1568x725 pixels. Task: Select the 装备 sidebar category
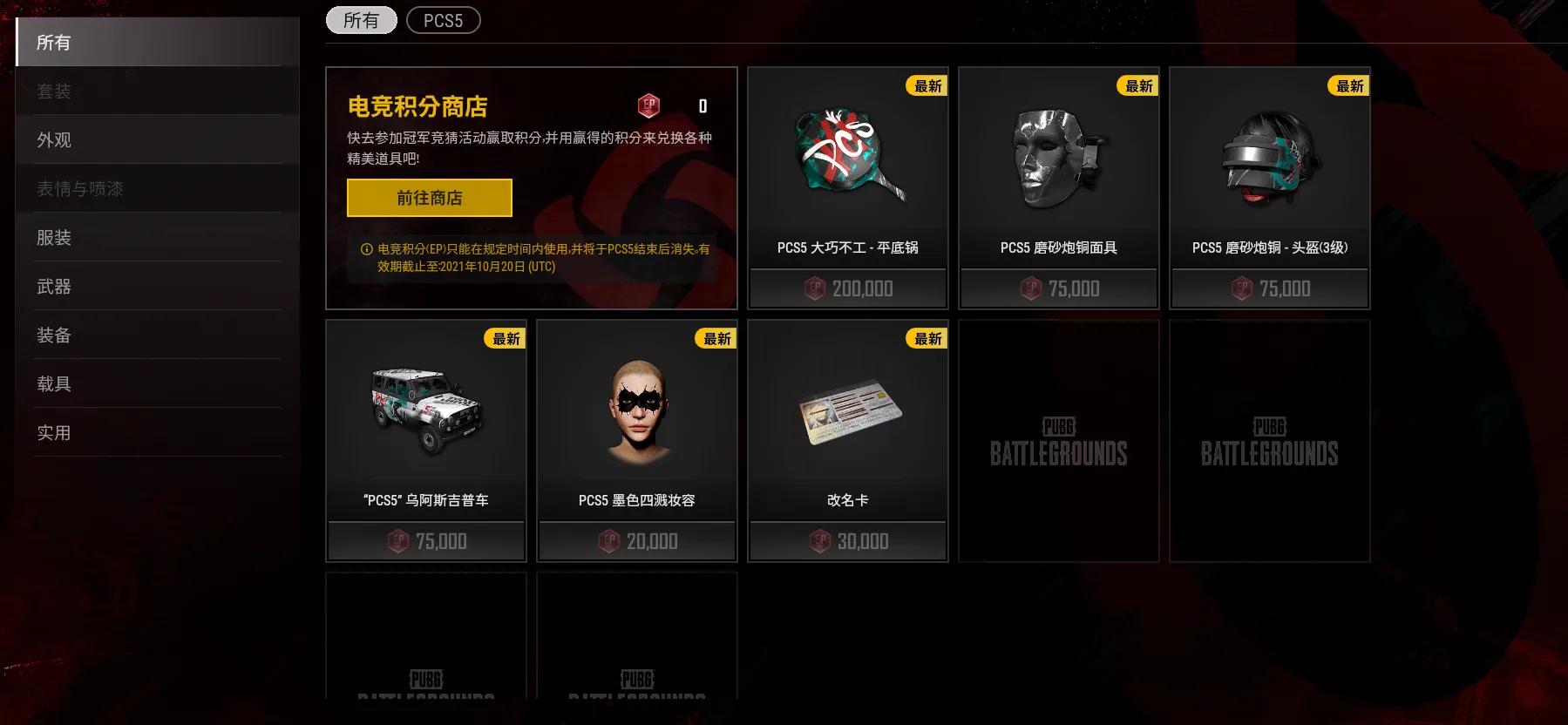[54, 335]
